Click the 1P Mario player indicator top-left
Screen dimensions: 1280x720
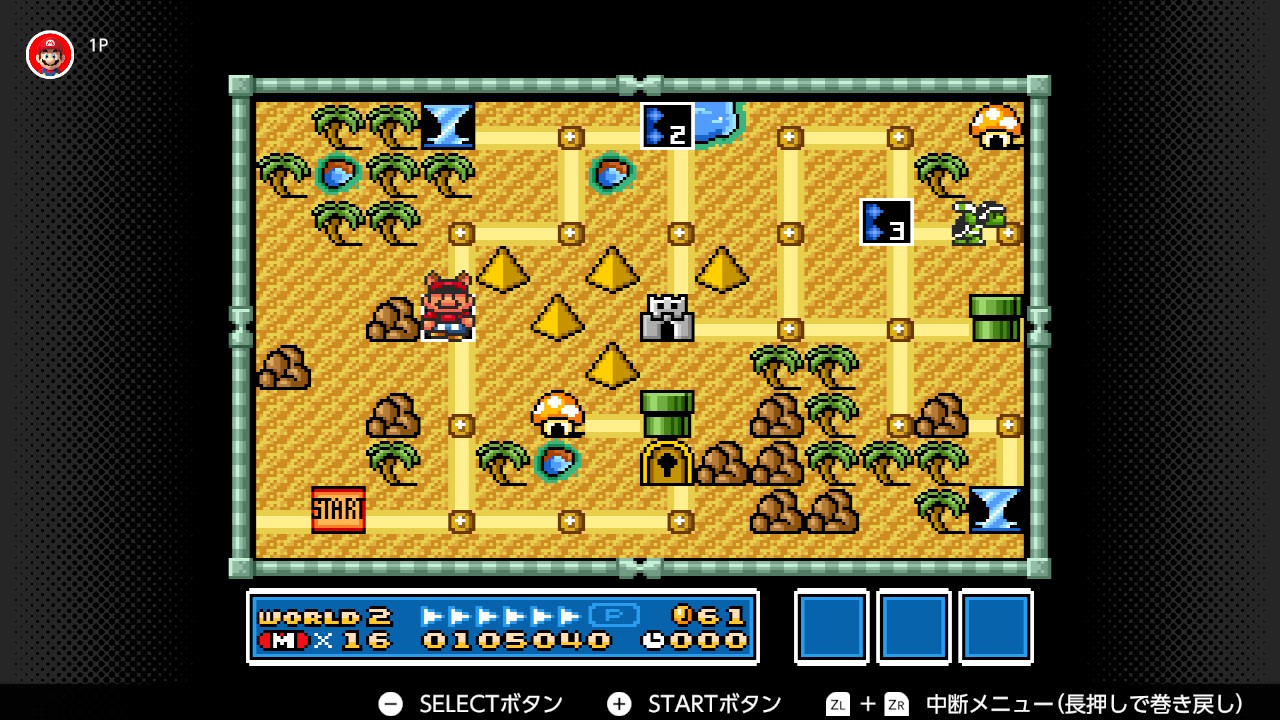pyautogui.click(x=49, y=54)
